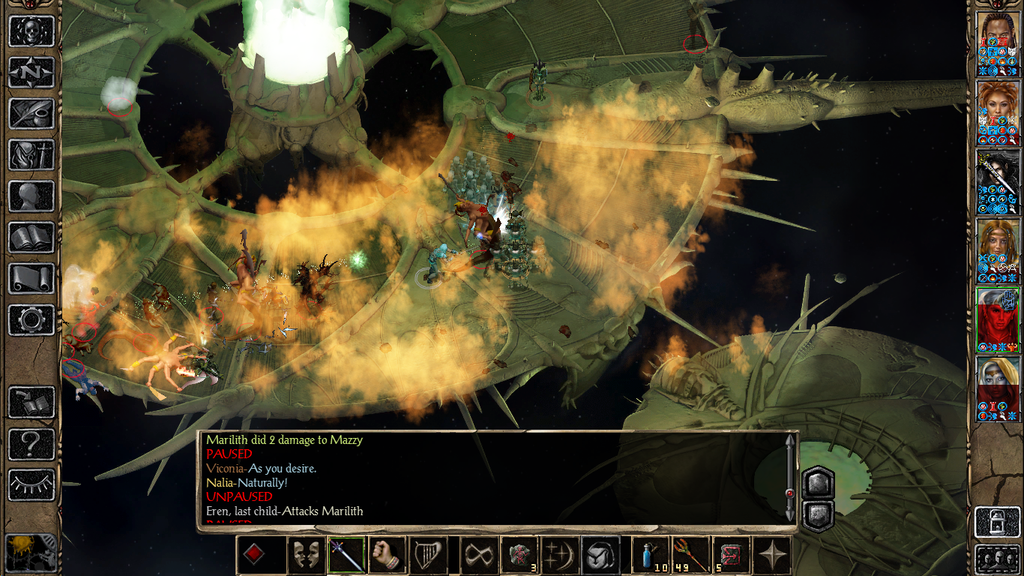
Task: Open the inventory screen
Action: (x=31, y=154)
